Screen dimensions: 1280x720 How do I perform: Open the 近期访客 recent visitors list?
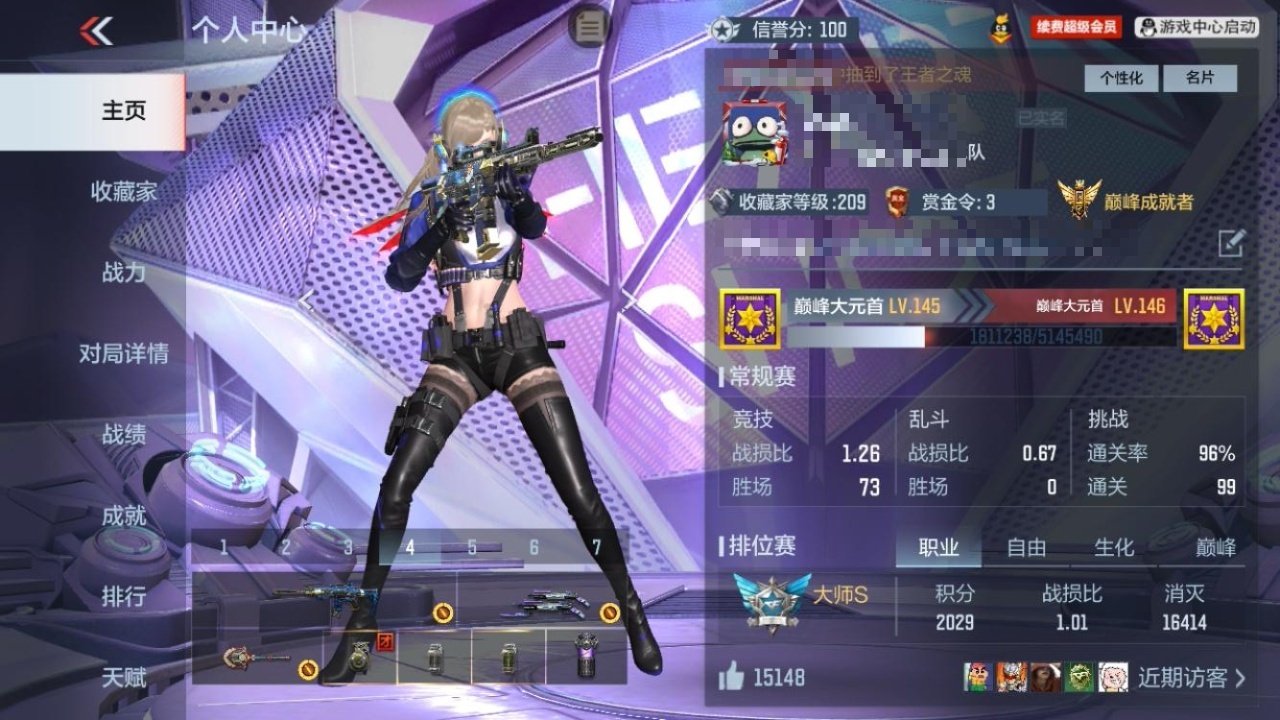(1192, 678)
